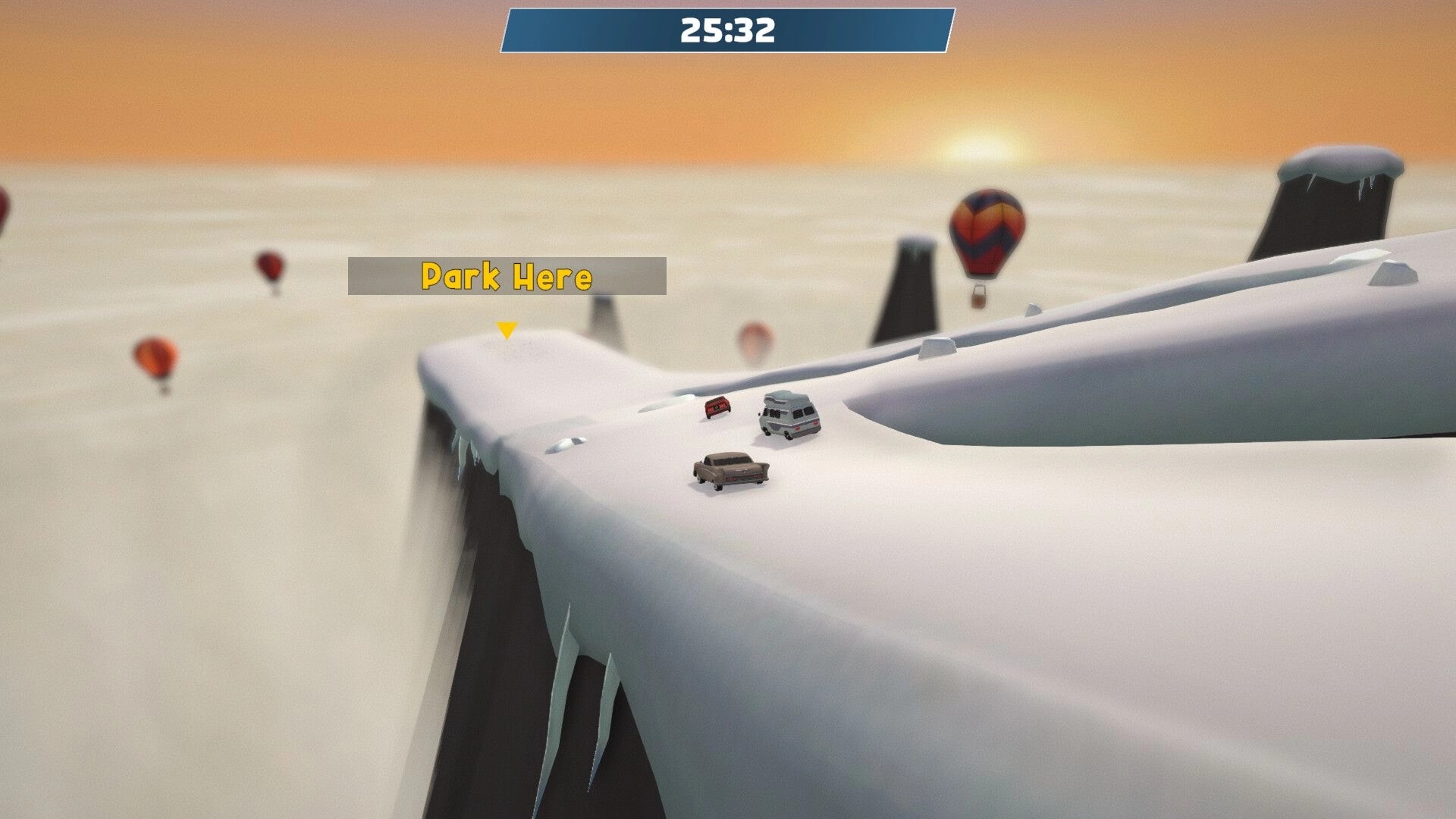Click the red-striped hot air balloon

985,230
